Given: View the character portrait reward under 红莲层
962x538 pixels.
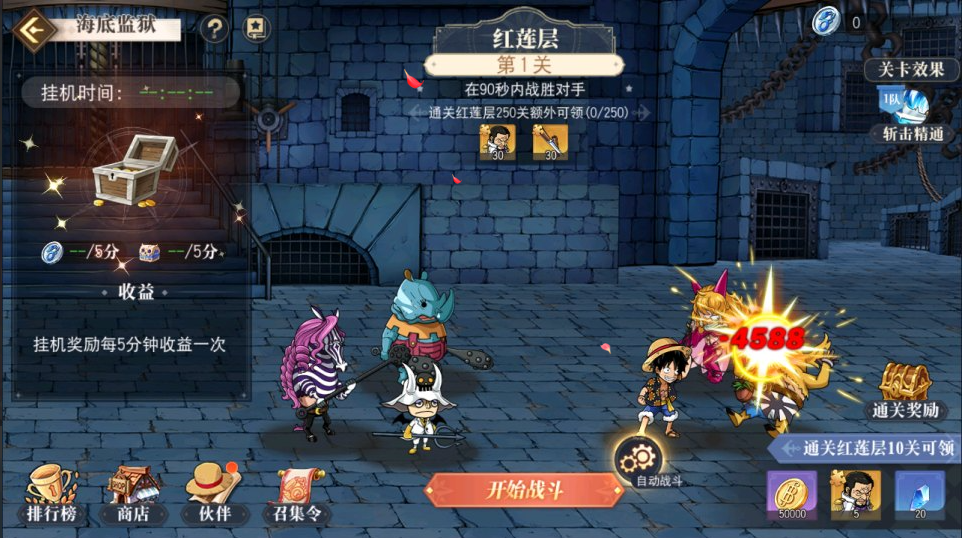Looking at the screenshot, I should tap(497, 142).
